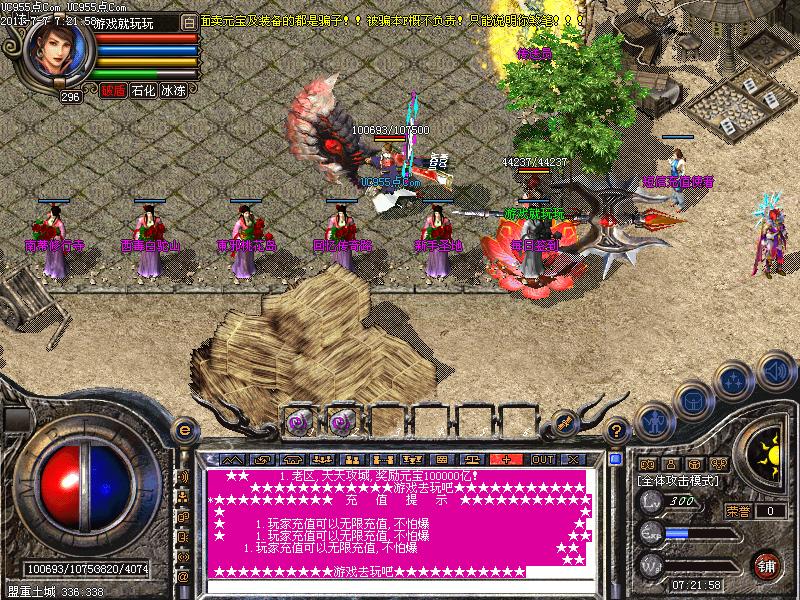
Task: Use the first purple swirl belt item
Action: (x=298, y=418)
